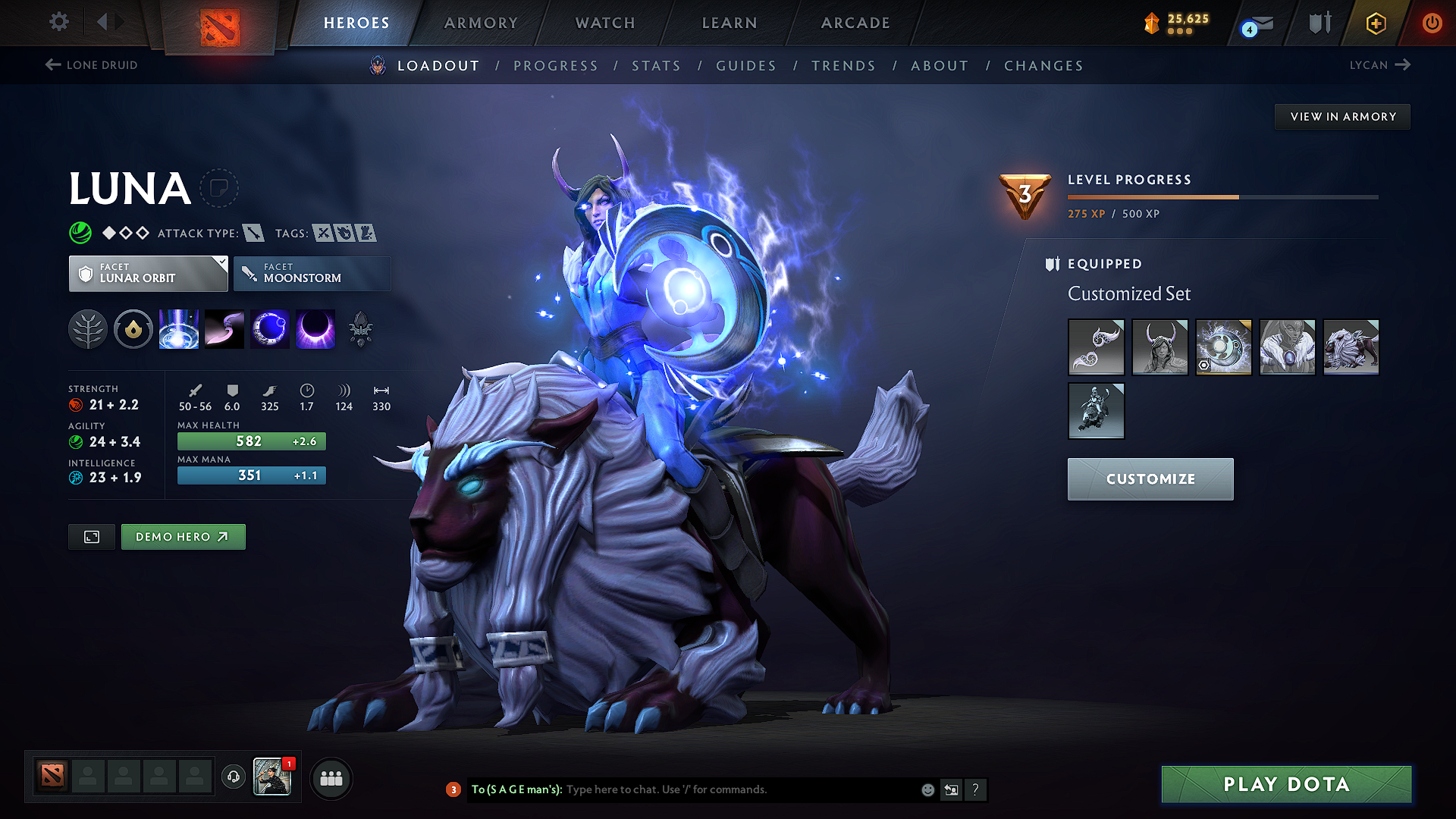This screenshot has width=1456, height=819.
Task: Open the Customize loadout button
Action: click(1150, 479)
